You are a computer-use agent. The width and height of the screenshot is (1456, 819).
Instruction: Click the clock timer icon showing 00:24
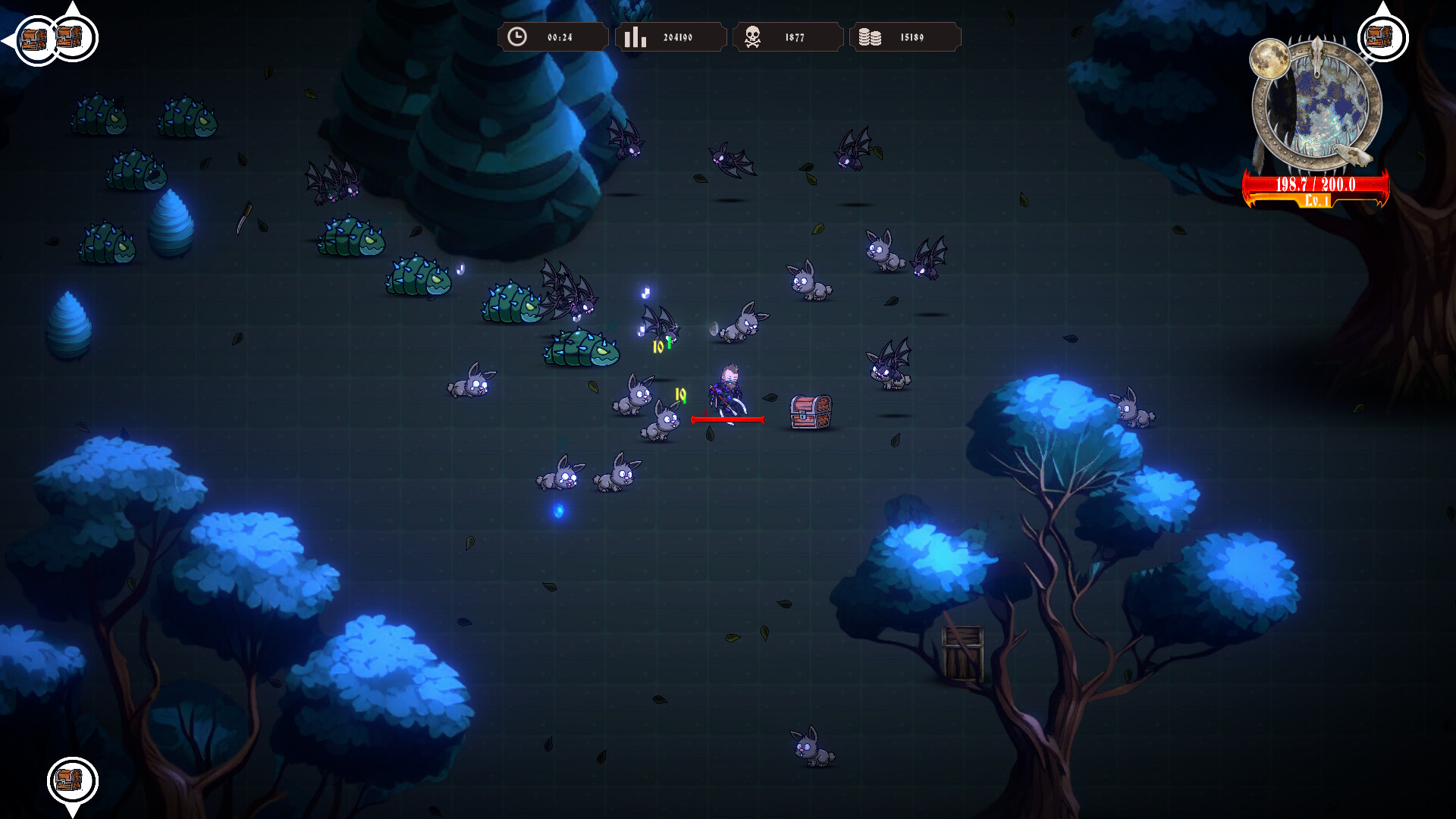tap(518, 35)
